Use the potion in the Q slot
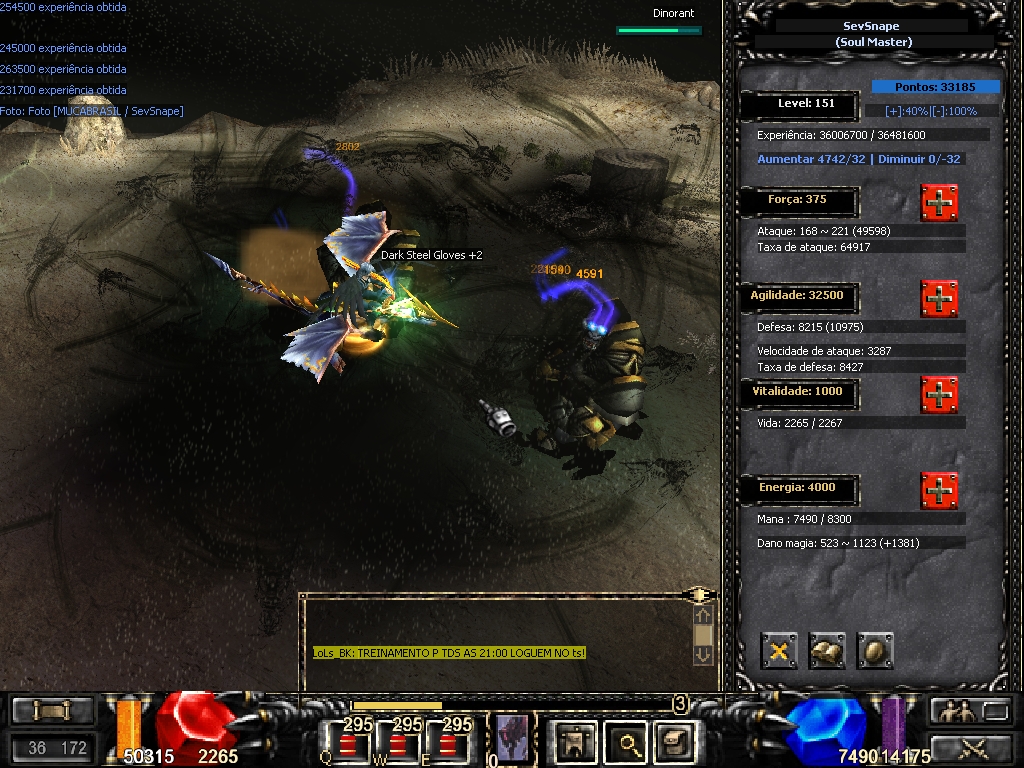Viewport: 1024px width, 768px height. (347, 742)
